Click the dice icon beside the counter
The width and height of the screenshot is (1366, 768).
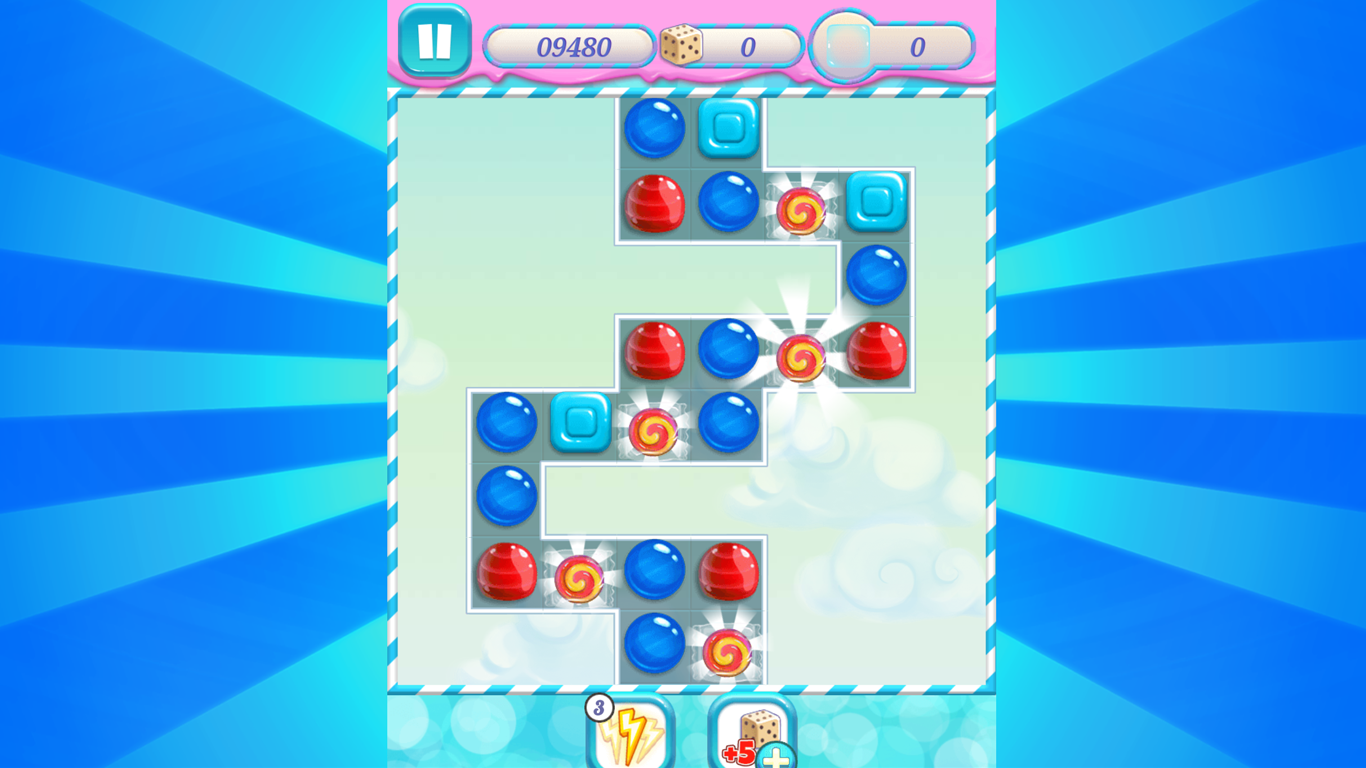[x=684, y=45]
